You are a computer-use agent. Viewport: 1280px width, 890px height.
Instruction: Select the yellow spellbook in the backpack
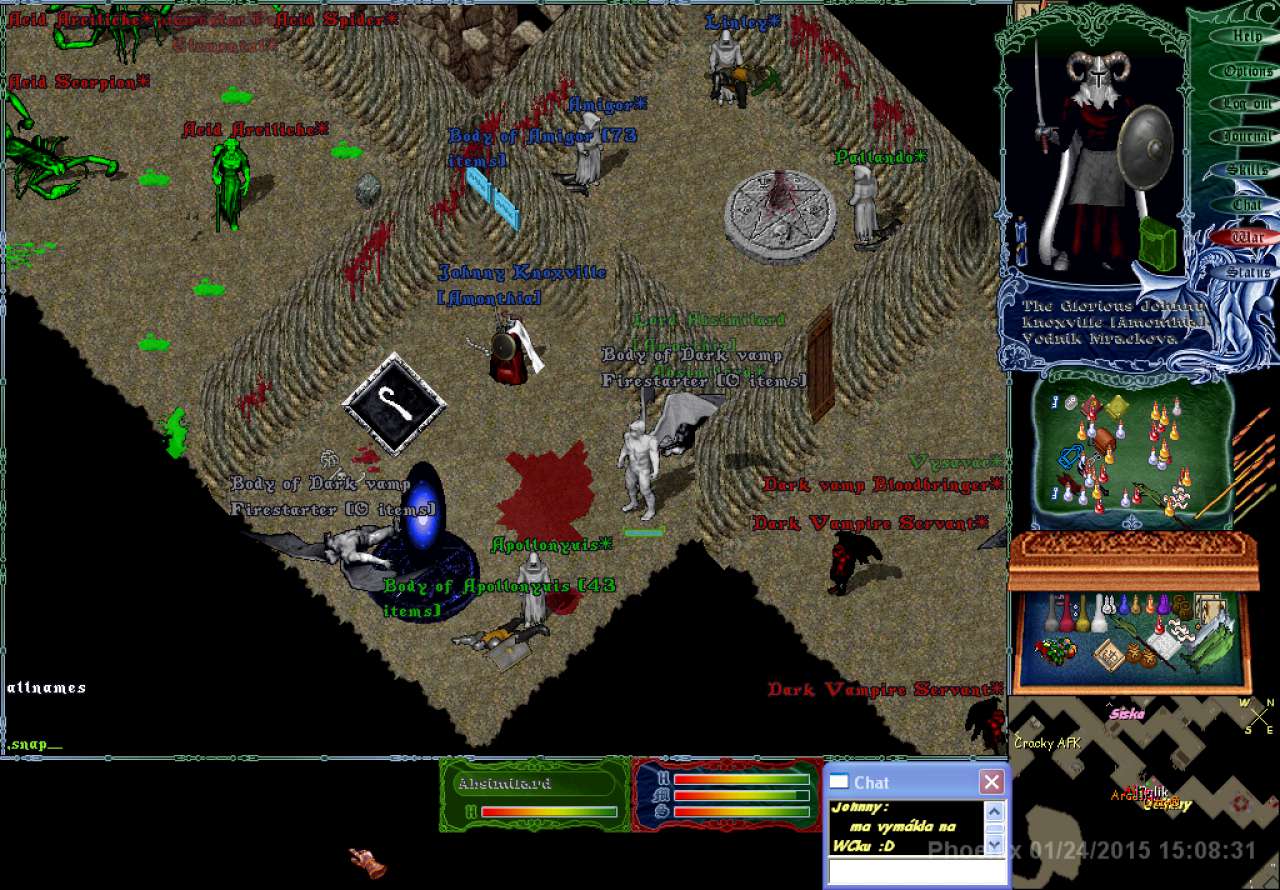tap(1116, 407)
